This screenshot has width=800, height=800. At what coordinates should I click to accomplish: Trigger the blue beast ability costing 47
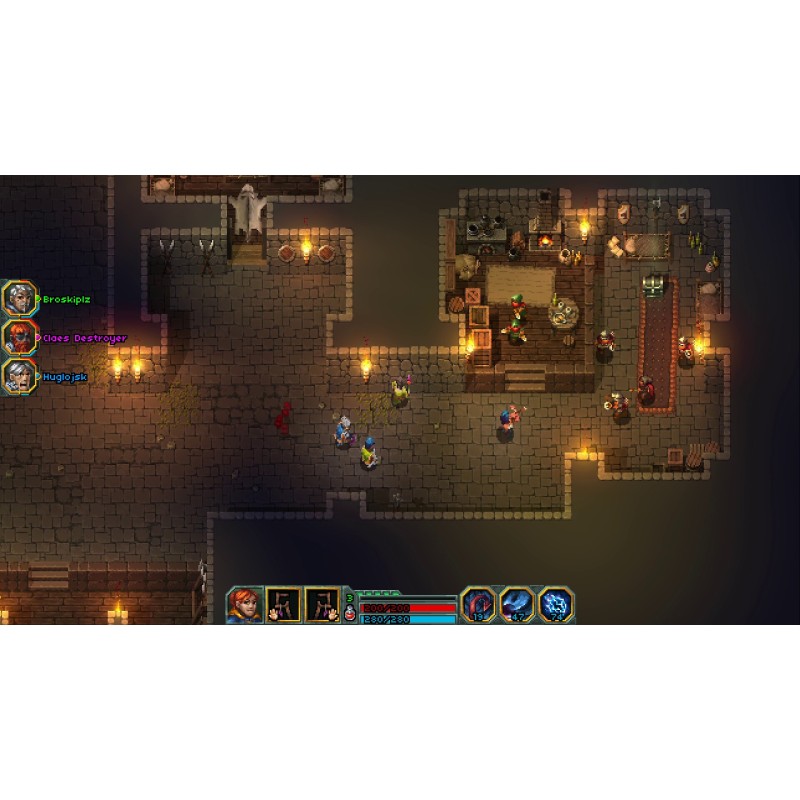[x=516, y=604]
